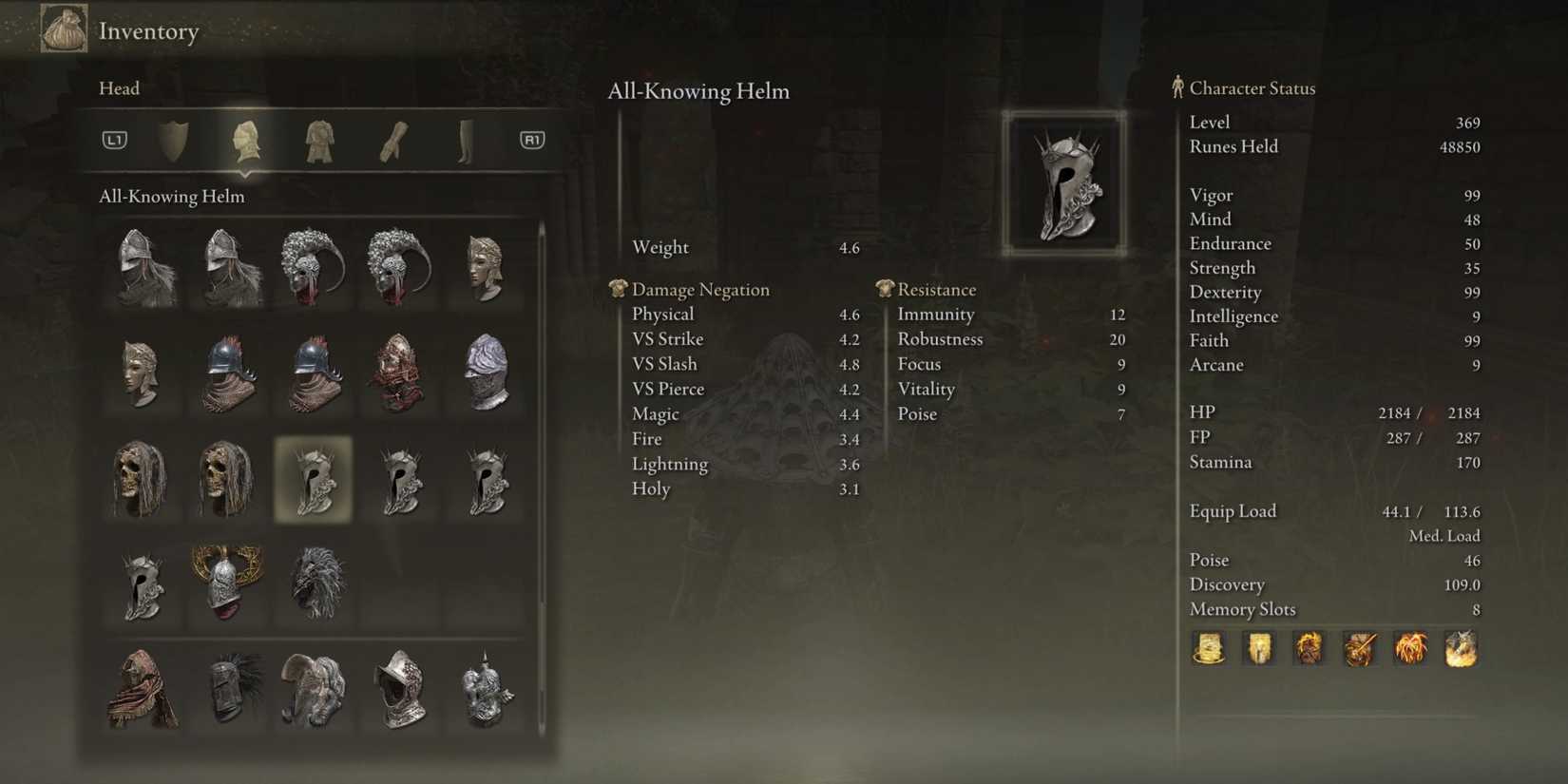
Task: Click the Character Status figure icon
Action: [x=1176, y=87]
